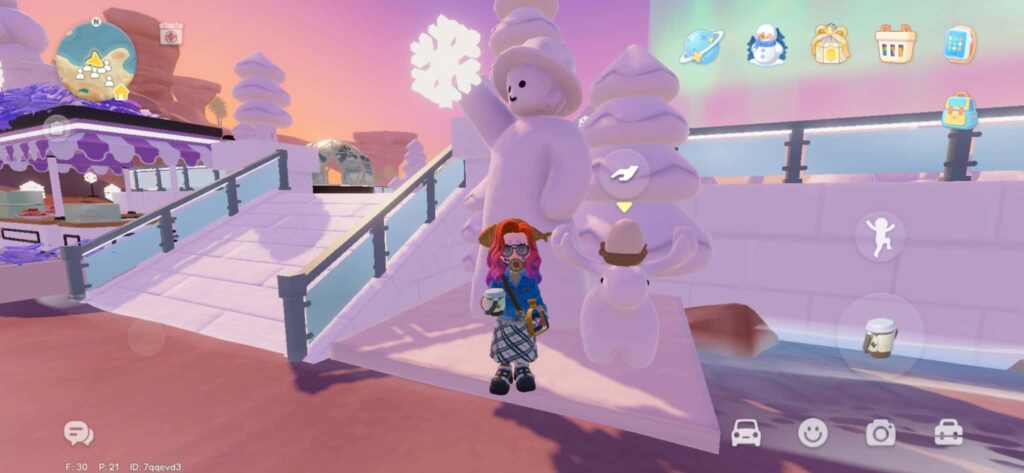Open the smiley face emote menu
This screenshot has height=473, width=1024.
click(x=813, y=432)
